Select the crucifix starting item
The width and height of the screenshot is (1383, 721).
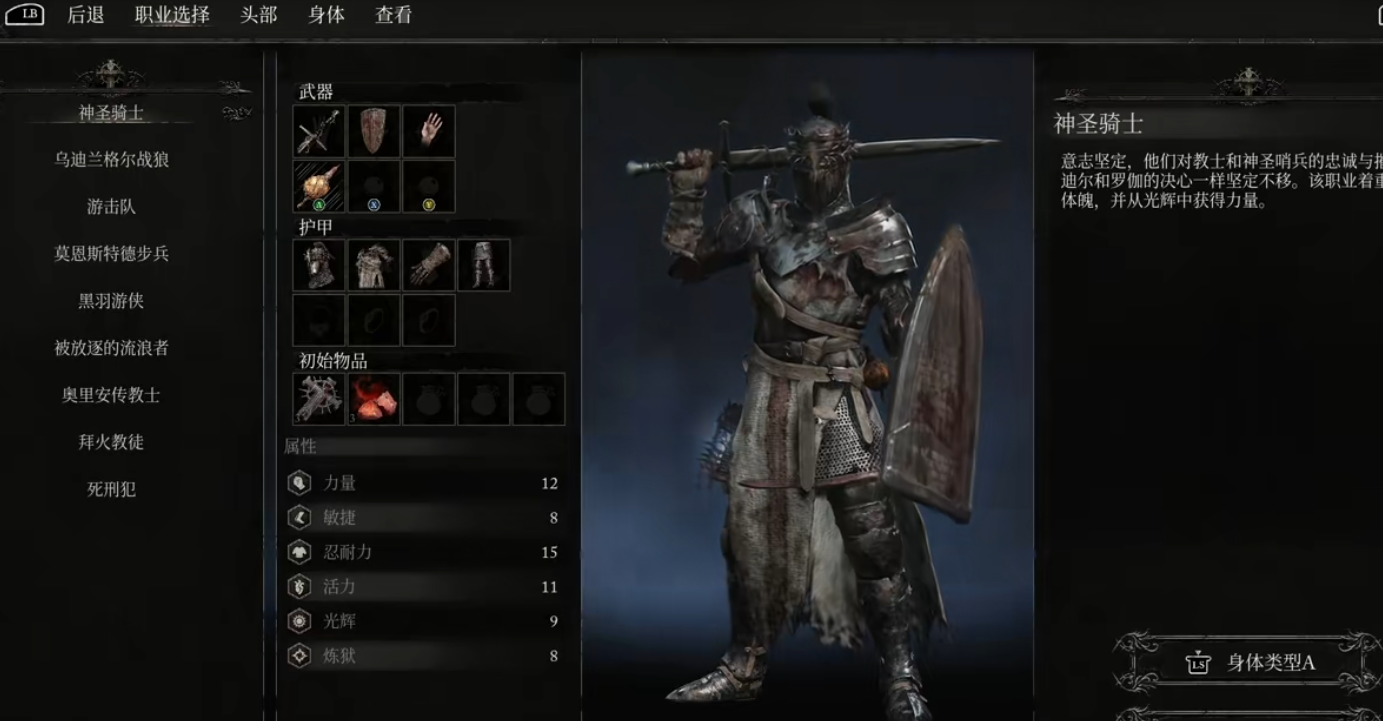tap(318, 398)
